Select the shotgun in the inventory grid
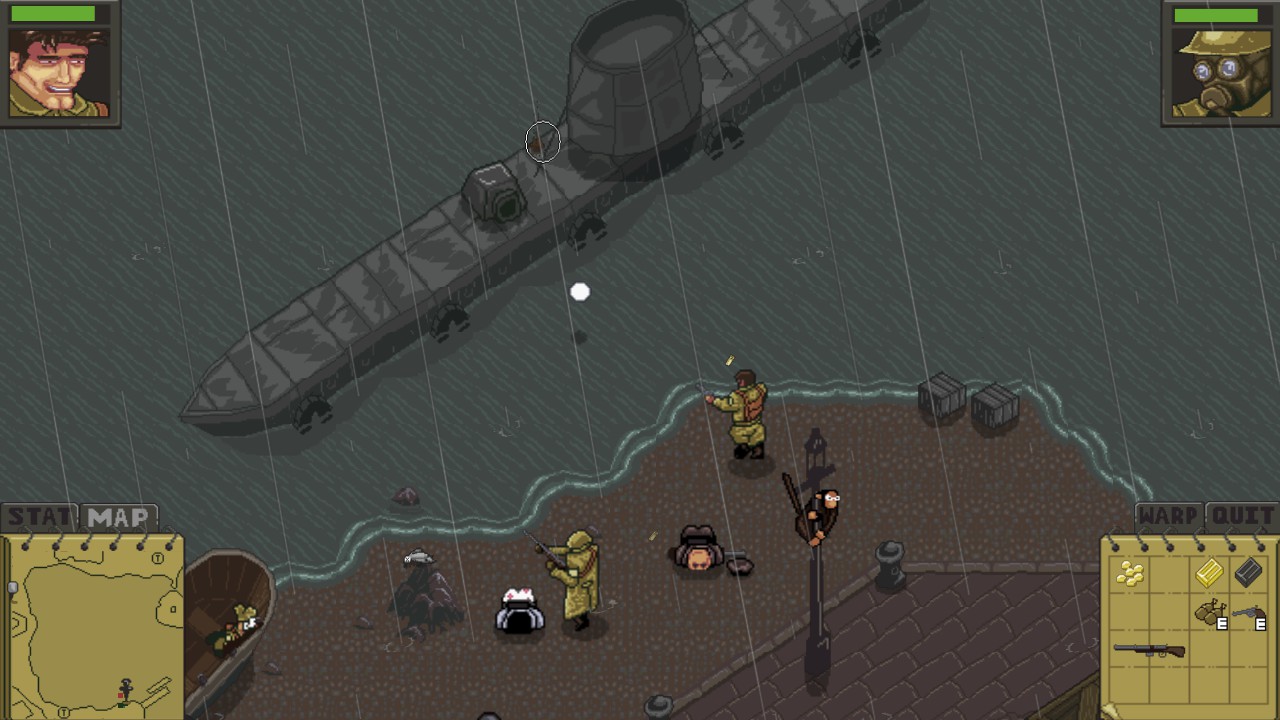Viewport: 1280px width, 720px height. (1149, 649)
